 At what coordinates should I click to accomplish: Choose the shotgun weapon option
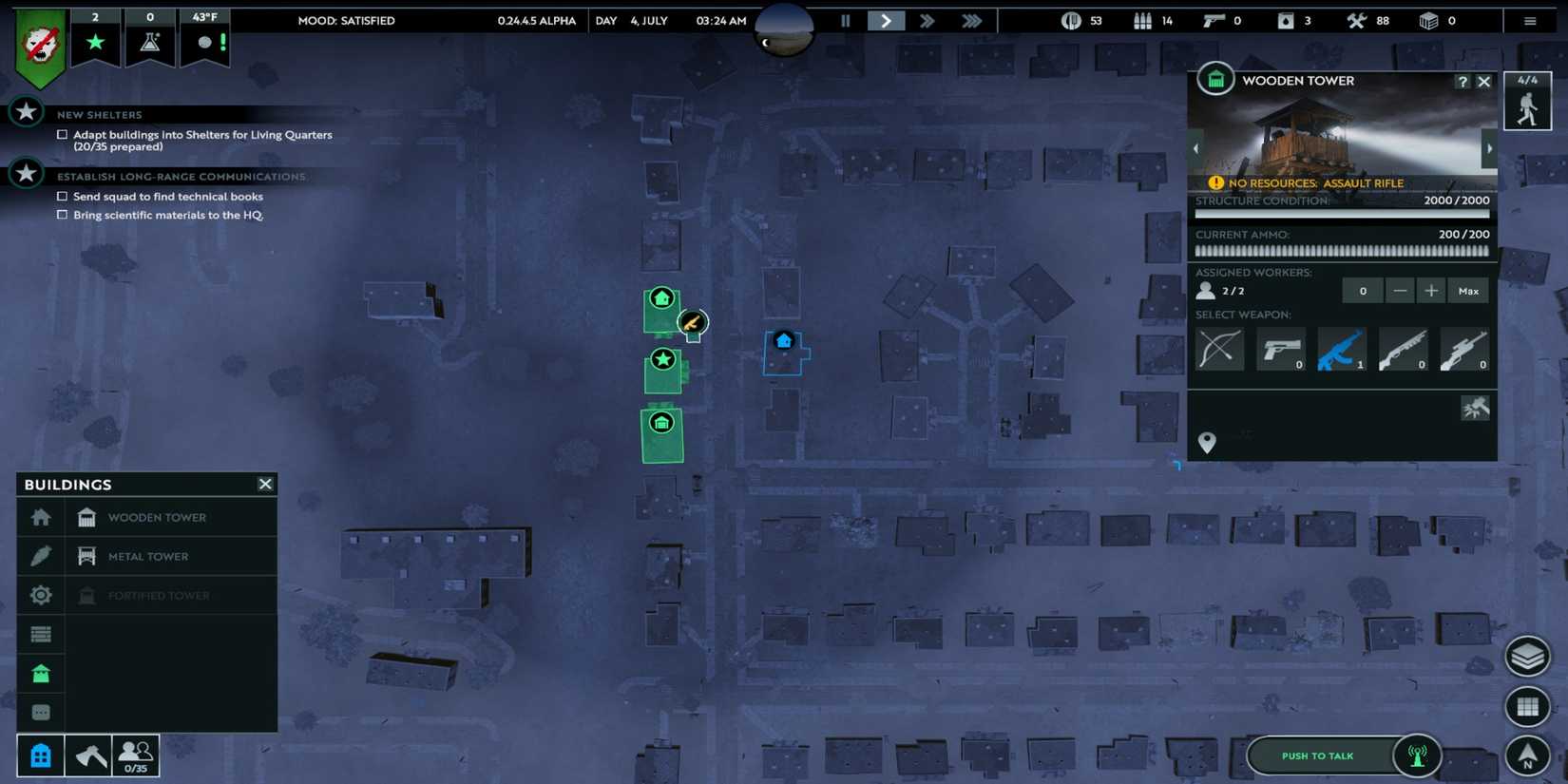1404,350
